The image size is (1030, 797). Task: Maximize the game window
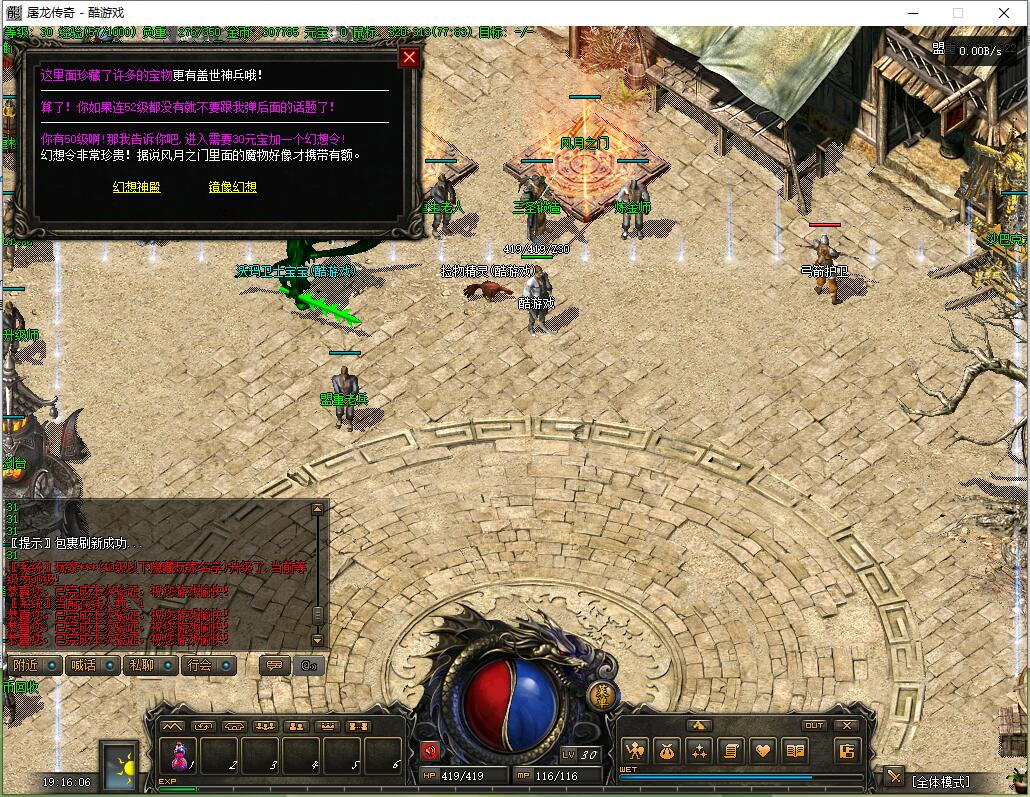[957, 13]
